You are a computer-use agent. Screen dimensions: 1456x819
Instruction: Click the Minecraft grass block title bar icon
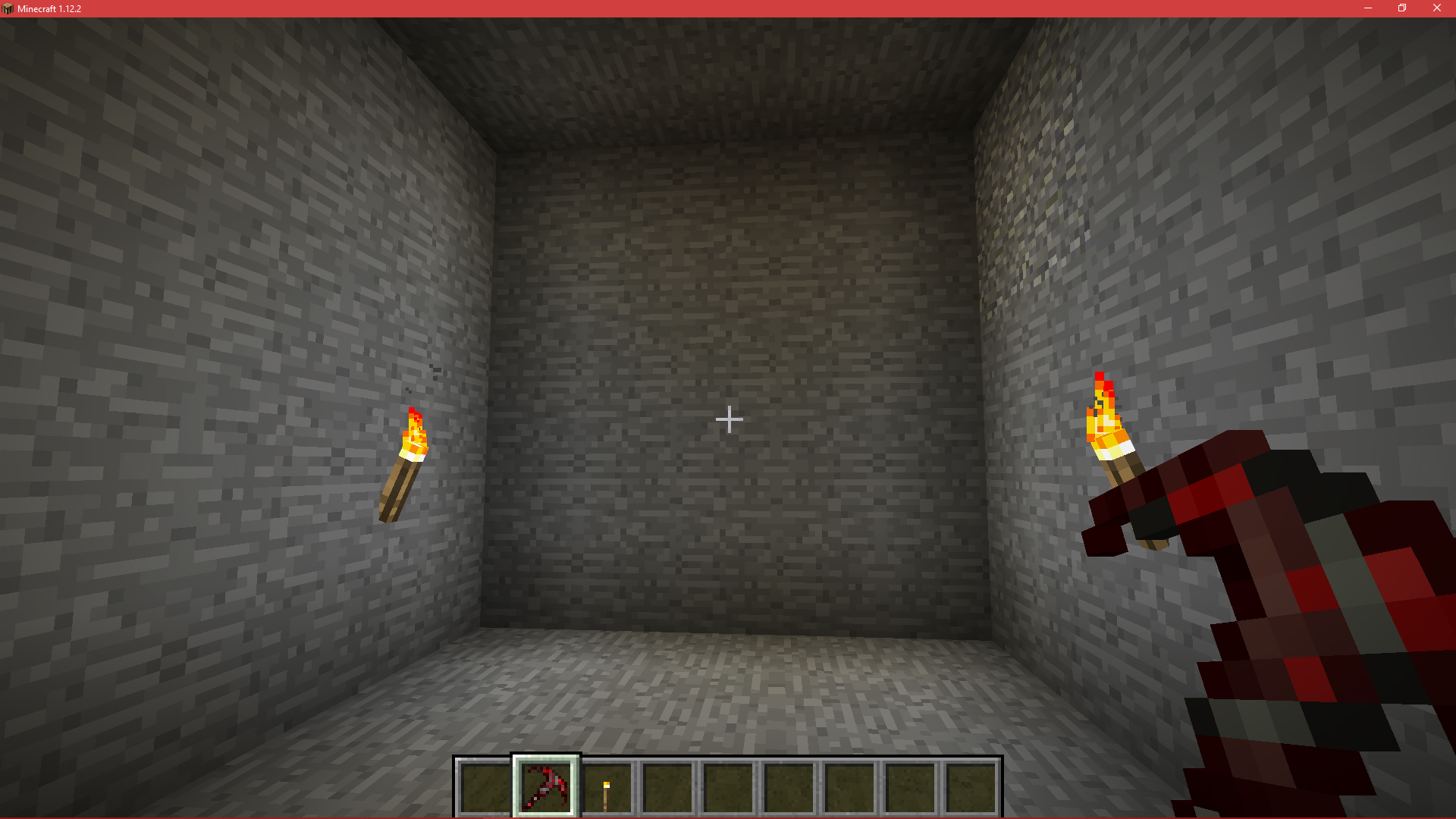[x=9, y=8]
